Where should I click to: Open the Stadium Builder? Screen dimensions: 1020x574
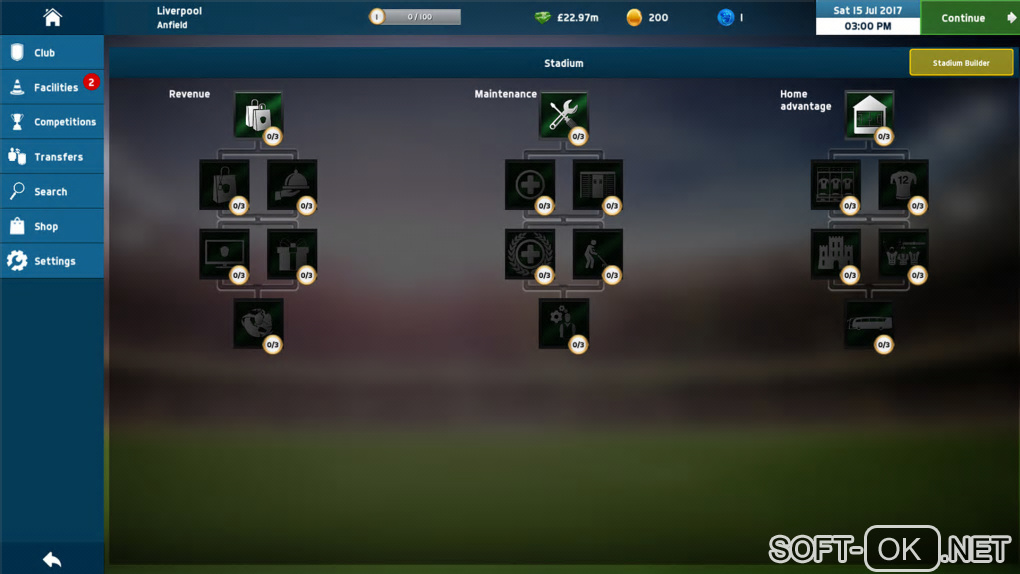(961, 63)
